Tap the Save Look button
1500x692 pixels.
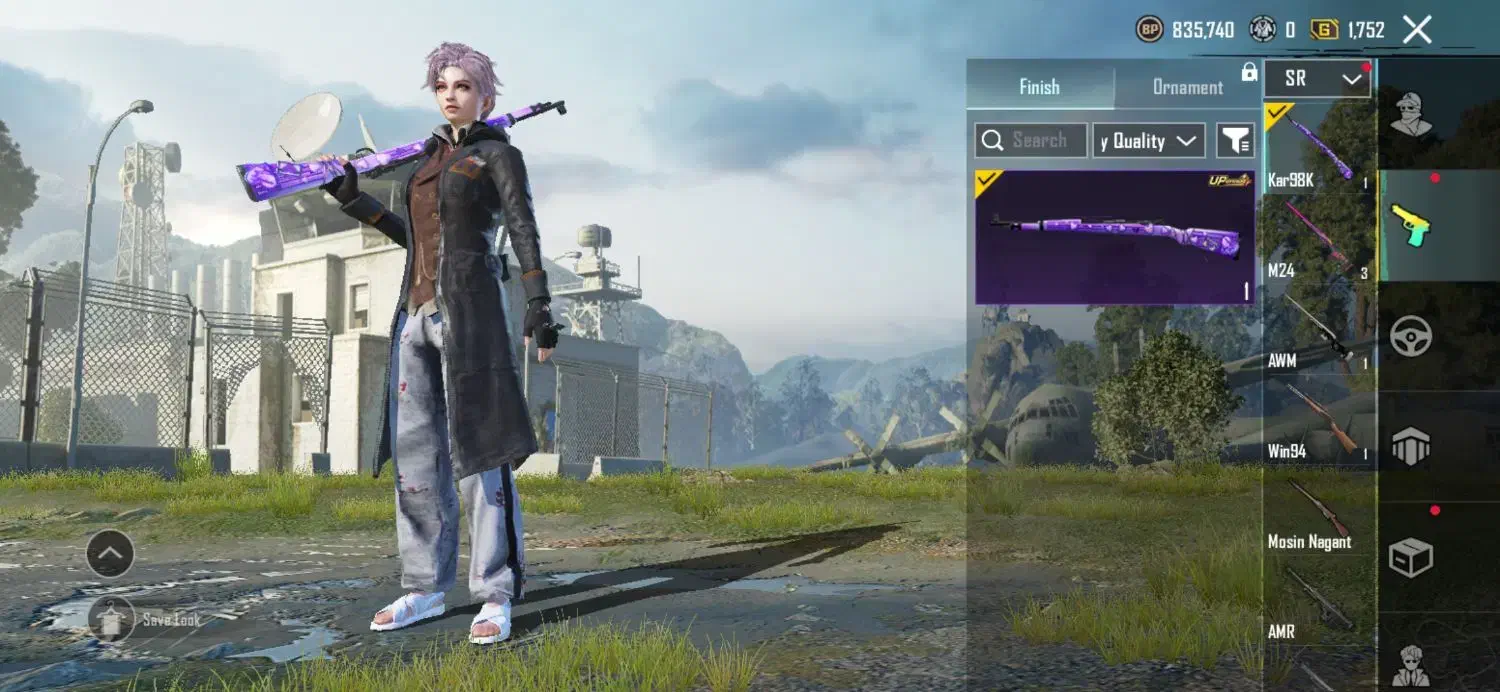click(111, 619)
